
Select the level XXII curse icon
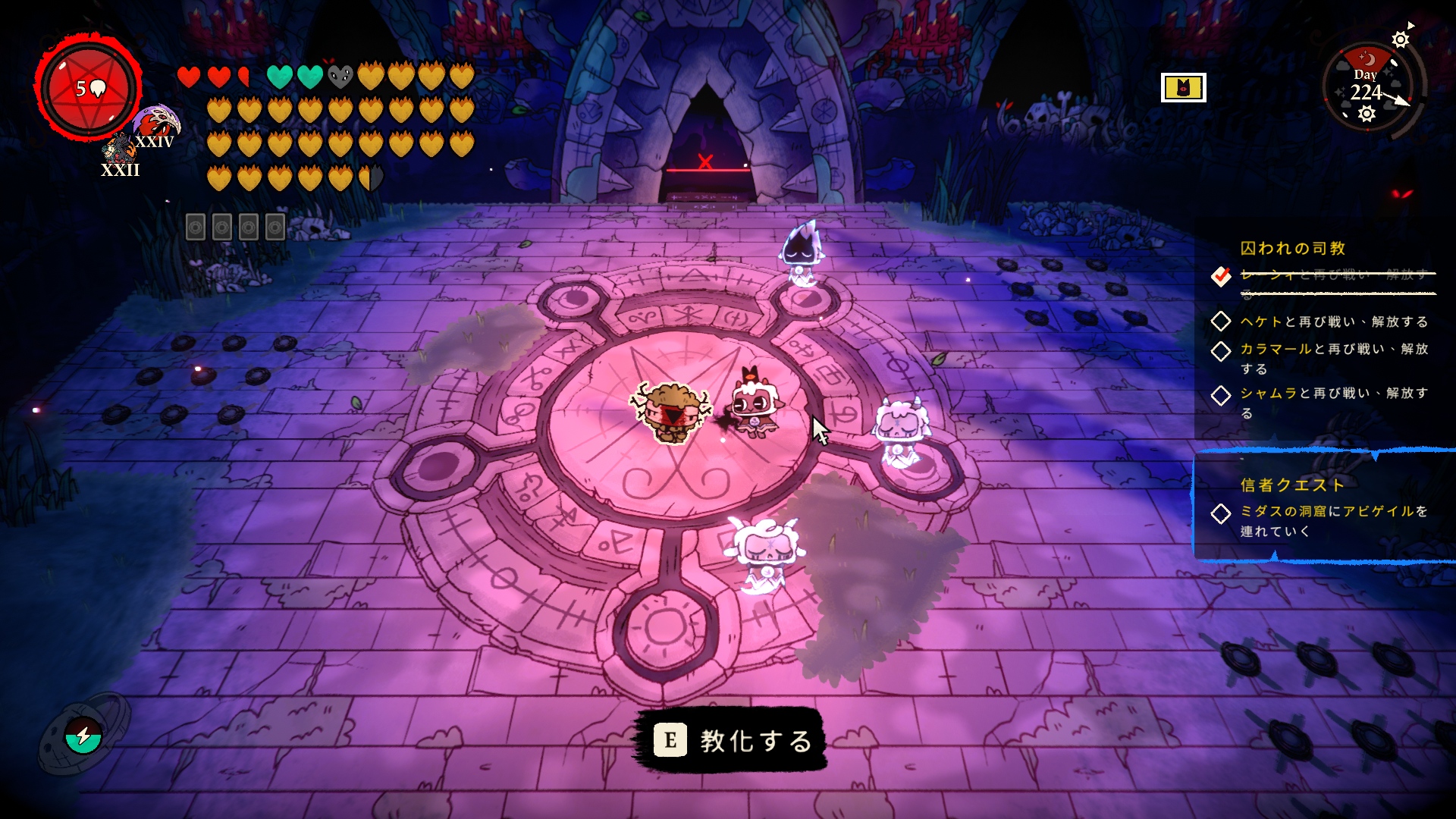(119, 151)
